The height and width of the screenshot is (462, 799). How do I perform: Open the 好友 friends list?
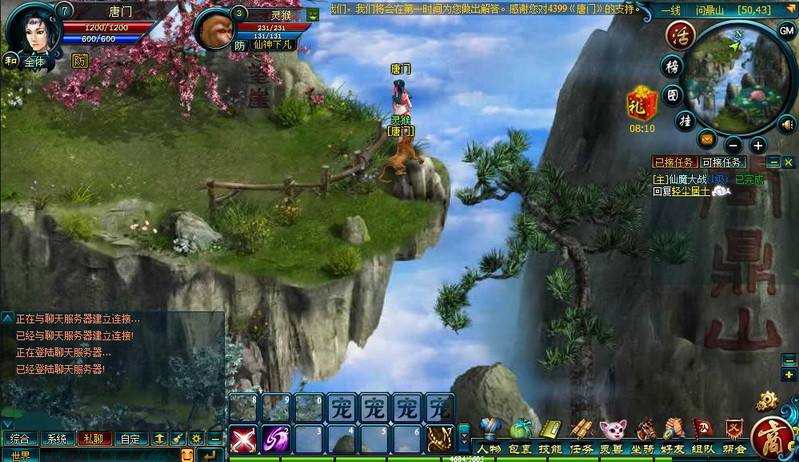coord(673,435)
